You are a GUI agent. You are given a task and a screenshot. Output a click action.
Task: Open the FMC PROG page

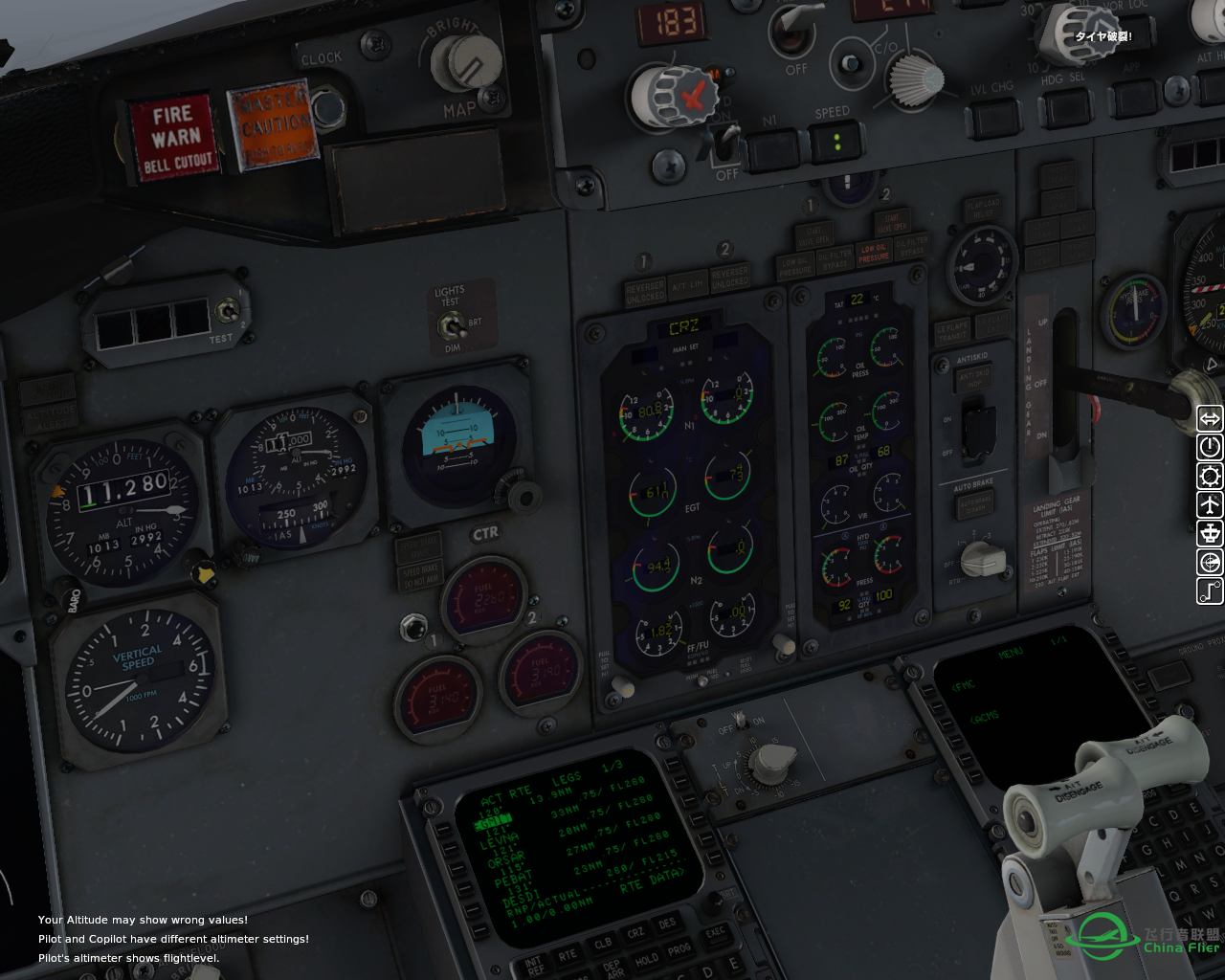click(679, 950)
